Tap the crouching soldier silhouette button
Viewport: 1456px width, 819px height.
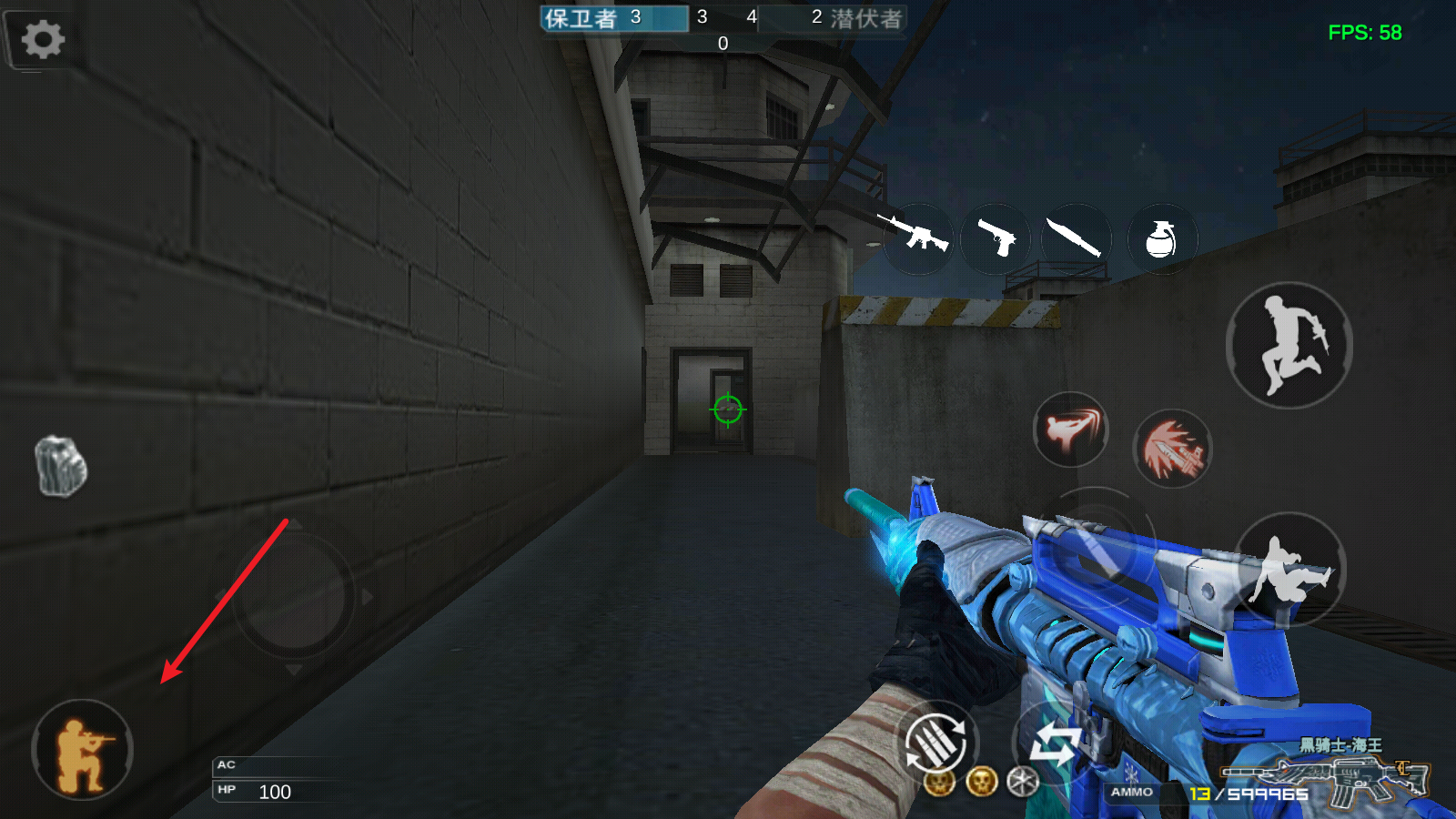pyautogui.click(x=1289, y=571)
